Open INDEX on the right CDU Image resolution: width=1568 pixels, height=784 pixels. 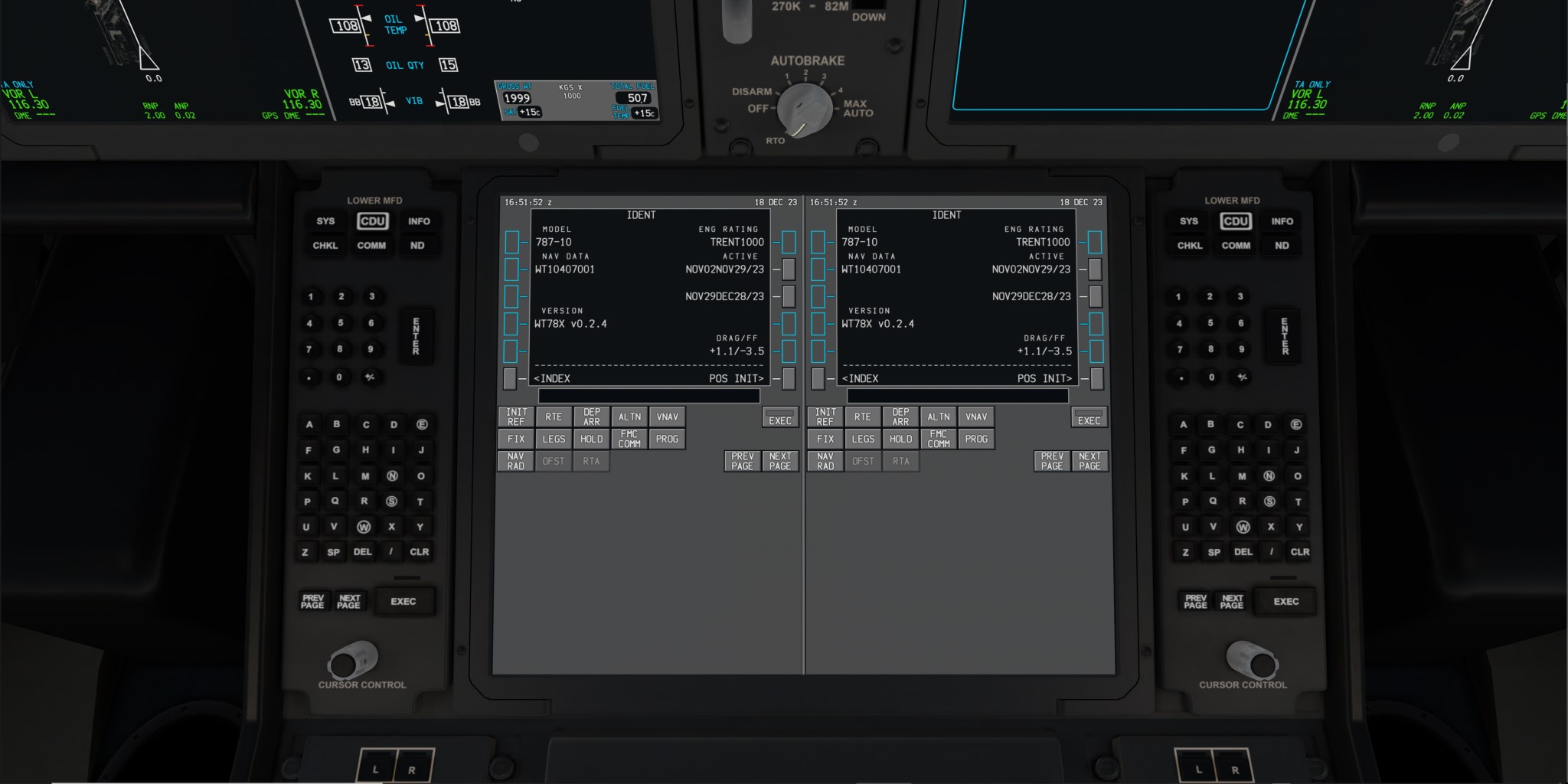point(818,378)
